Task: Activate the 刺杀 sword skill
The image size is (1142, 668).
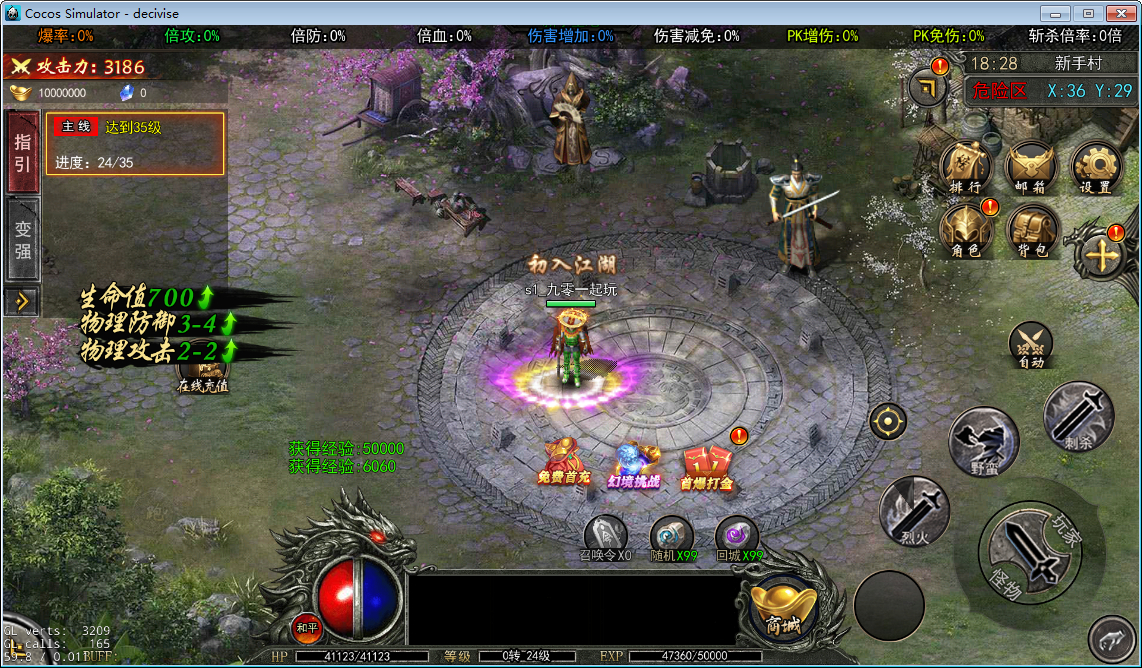Action: pyautogui.click(x=1077, y=415)
